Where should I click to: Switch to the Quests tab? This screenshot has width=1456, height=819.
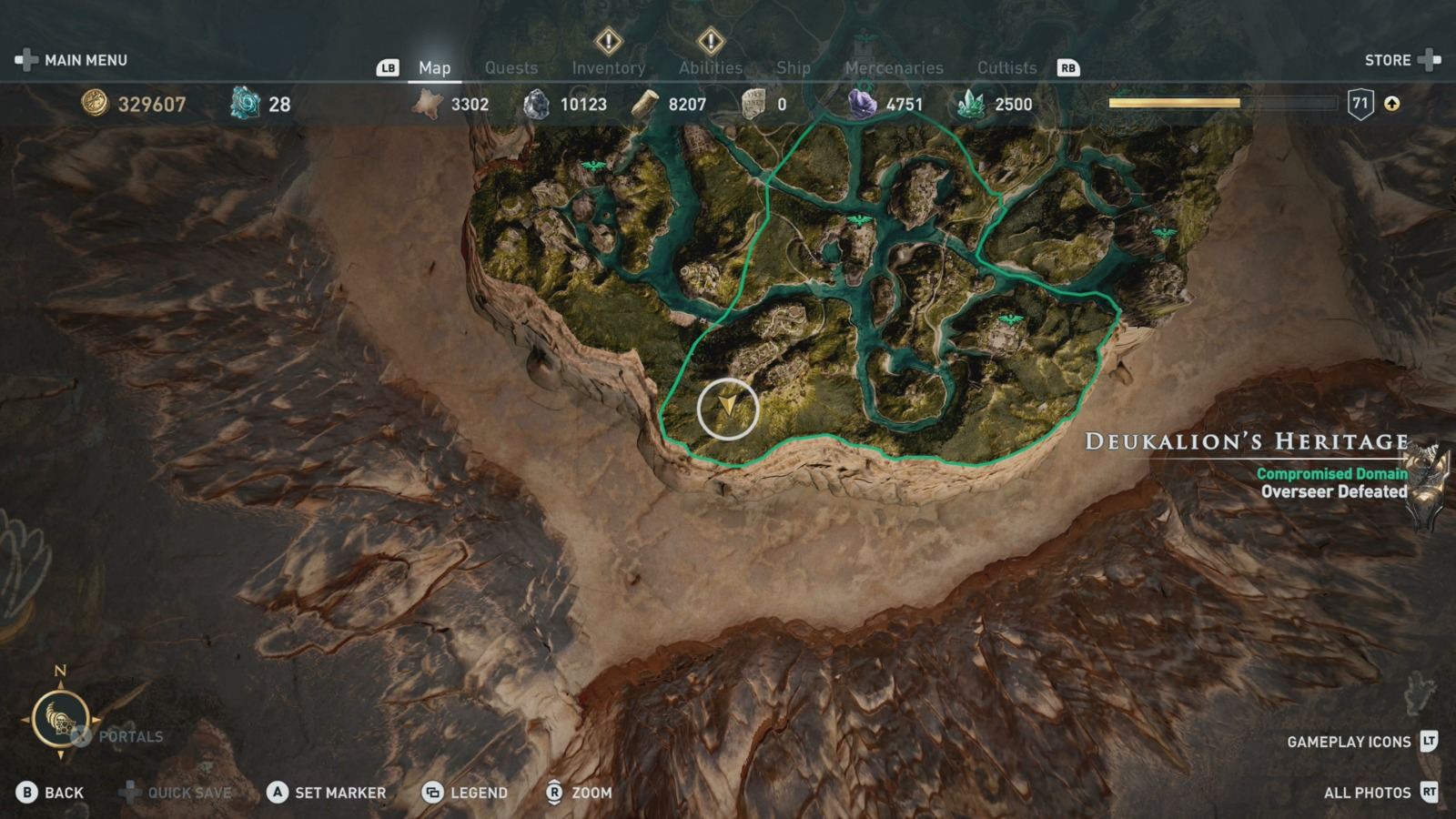511,67
